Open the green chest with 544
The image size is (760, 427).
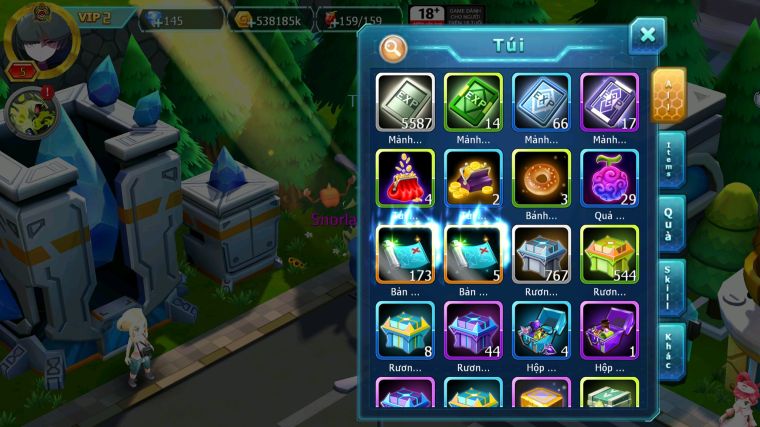[609, 253]
